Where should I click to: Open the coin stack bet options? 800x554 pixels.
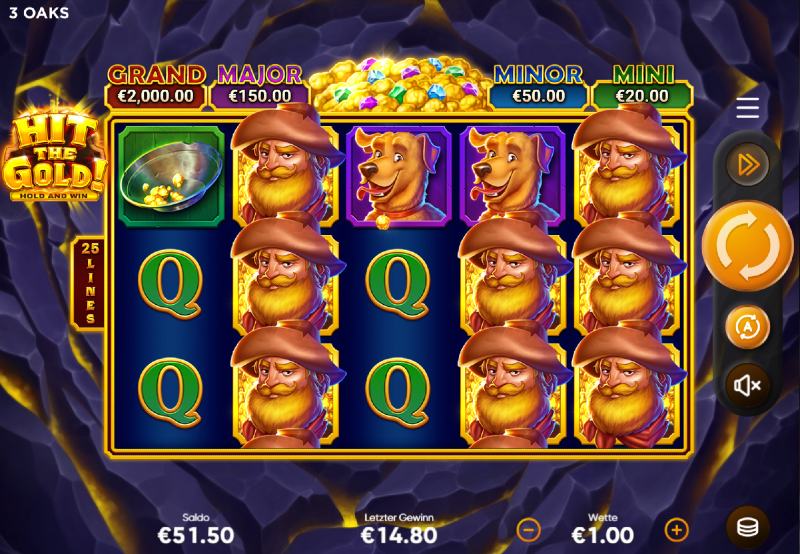click(747, 527)
